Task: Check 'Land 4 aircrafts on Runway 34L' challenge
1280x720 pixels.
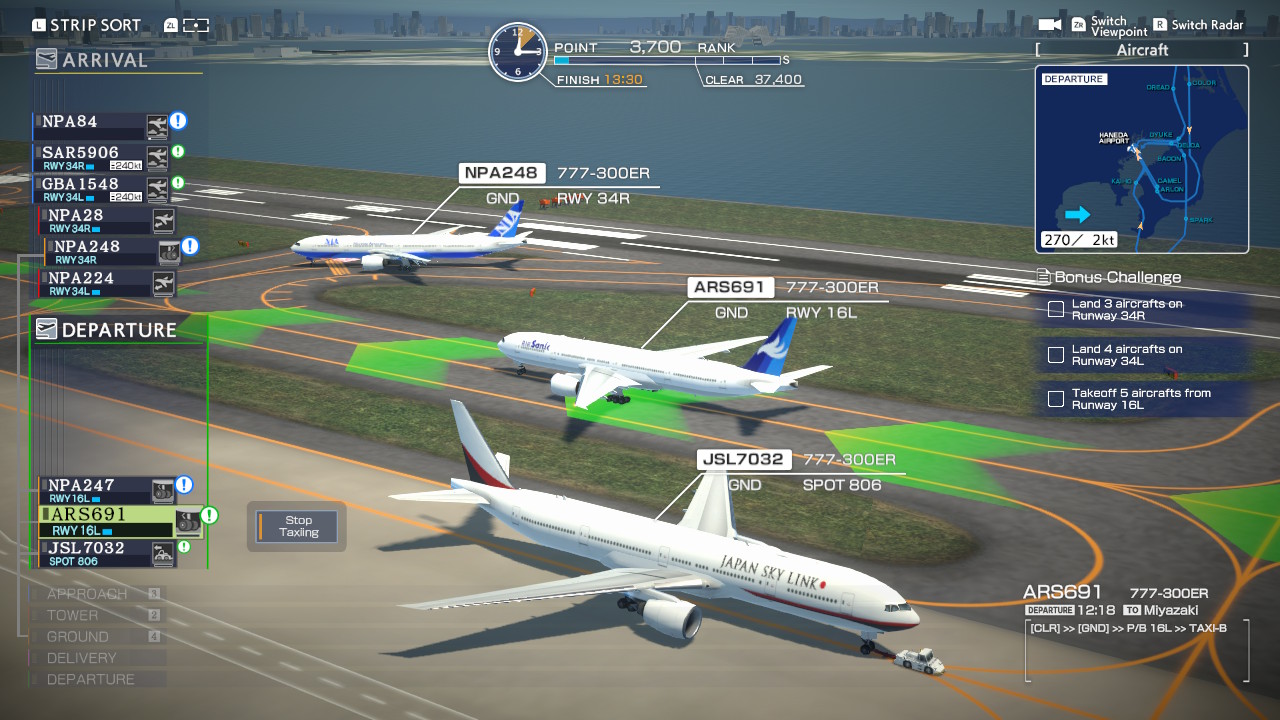Action: [x=1055, y=355]
